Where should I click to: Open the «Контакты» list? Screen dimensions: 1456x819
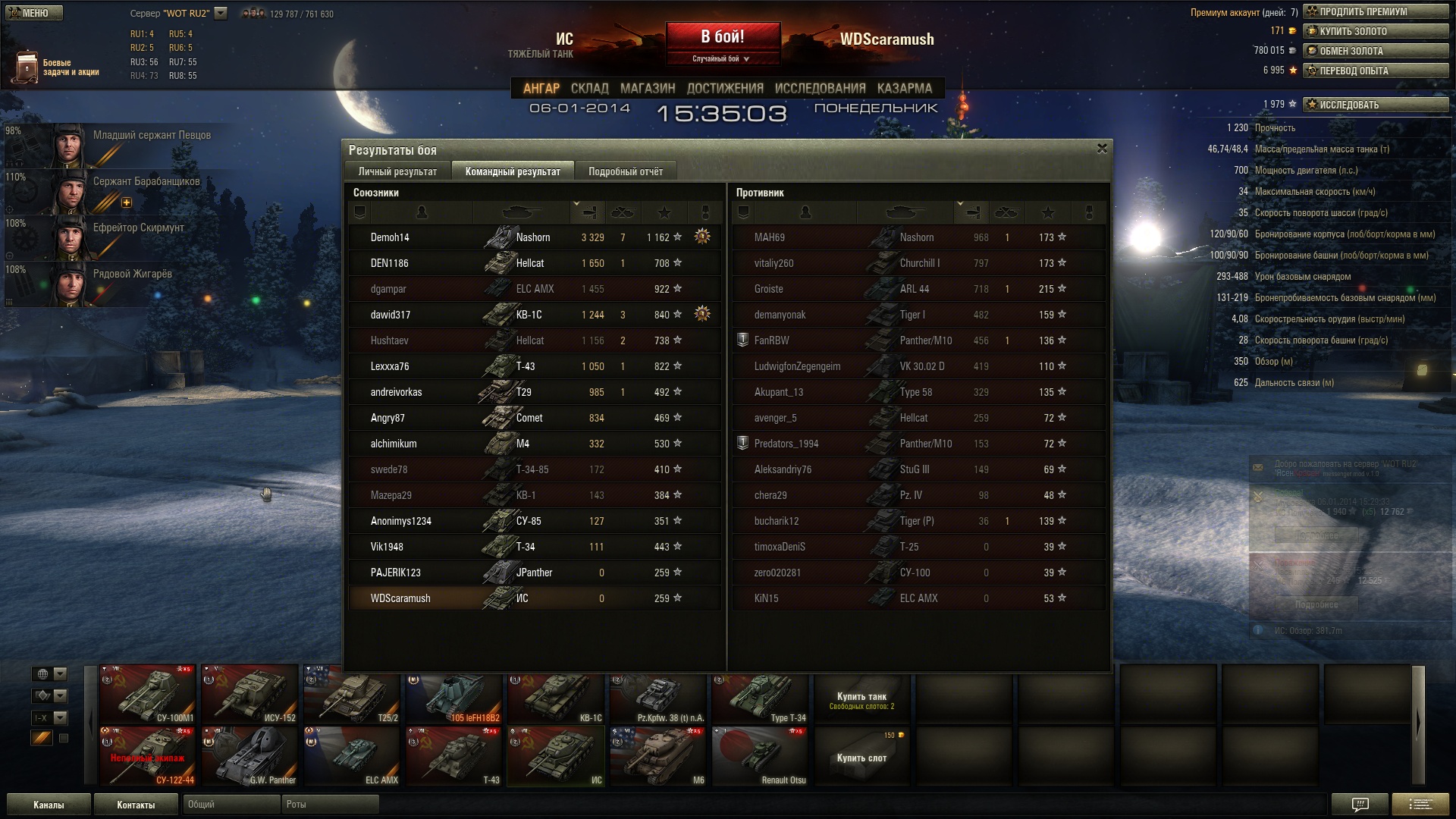coord(136,805)
